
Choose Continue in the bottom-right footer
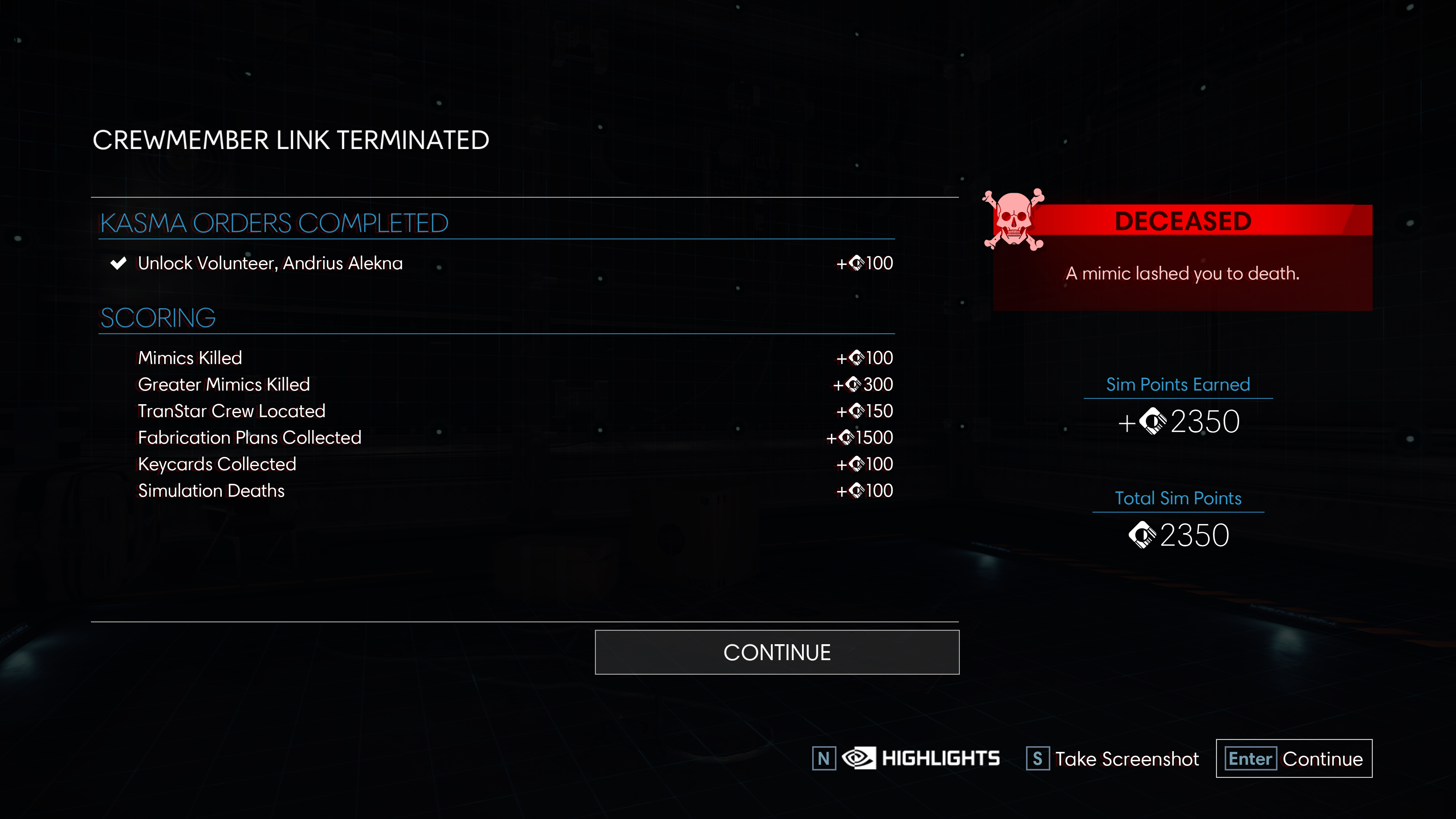[1294, 758]
